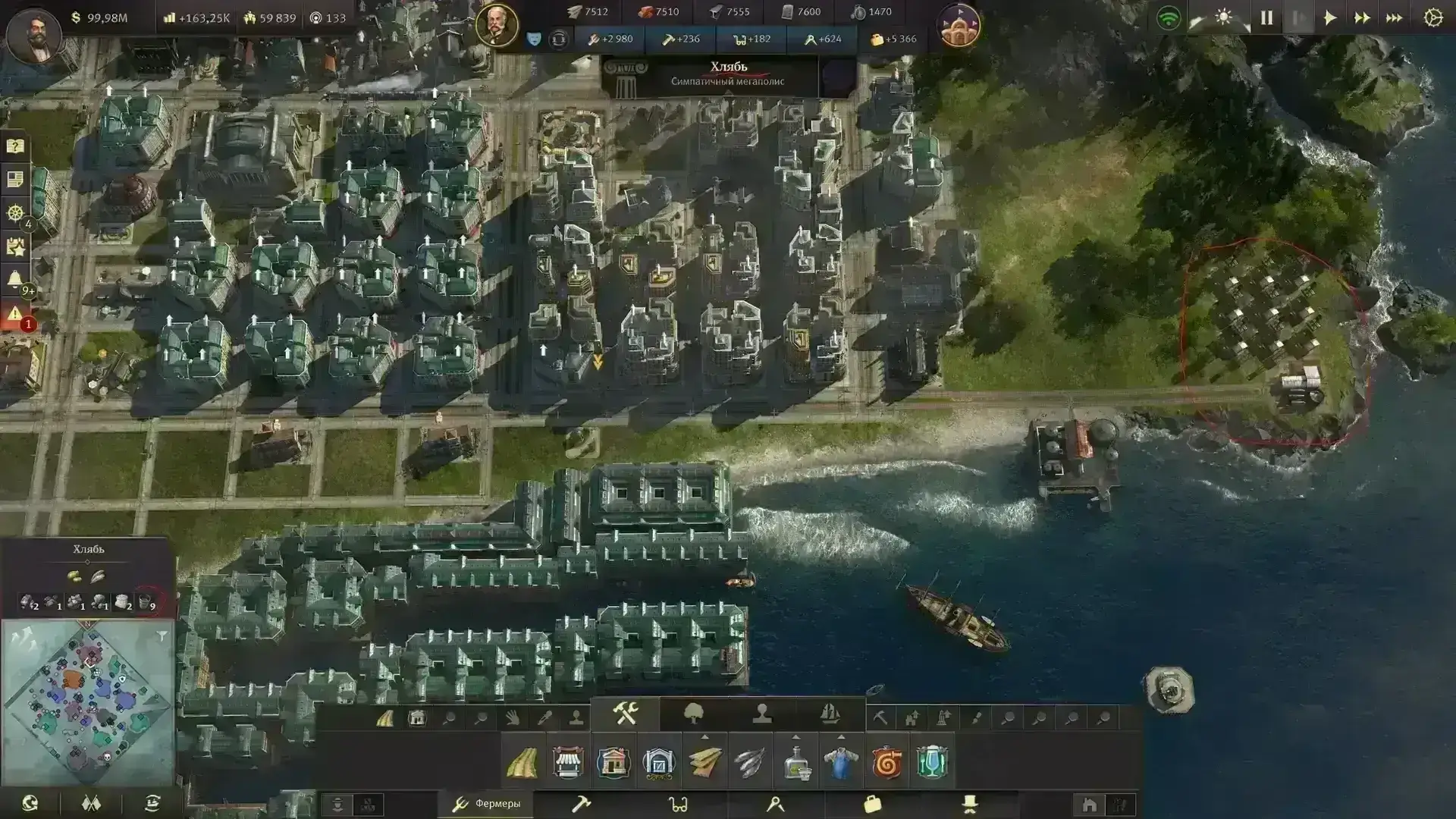
Task: Set game speed to double fast-forward
Action: click(x=1362, y=17)
